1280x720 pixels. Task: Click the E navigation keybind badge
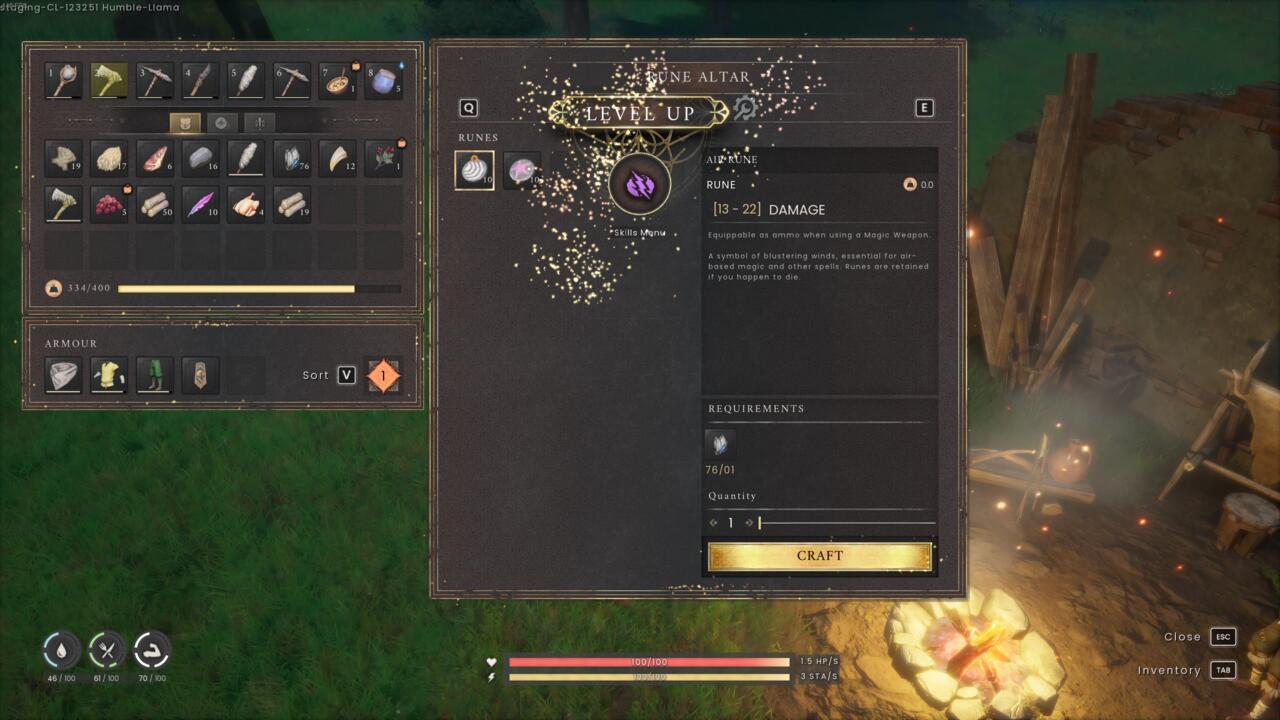925,107
